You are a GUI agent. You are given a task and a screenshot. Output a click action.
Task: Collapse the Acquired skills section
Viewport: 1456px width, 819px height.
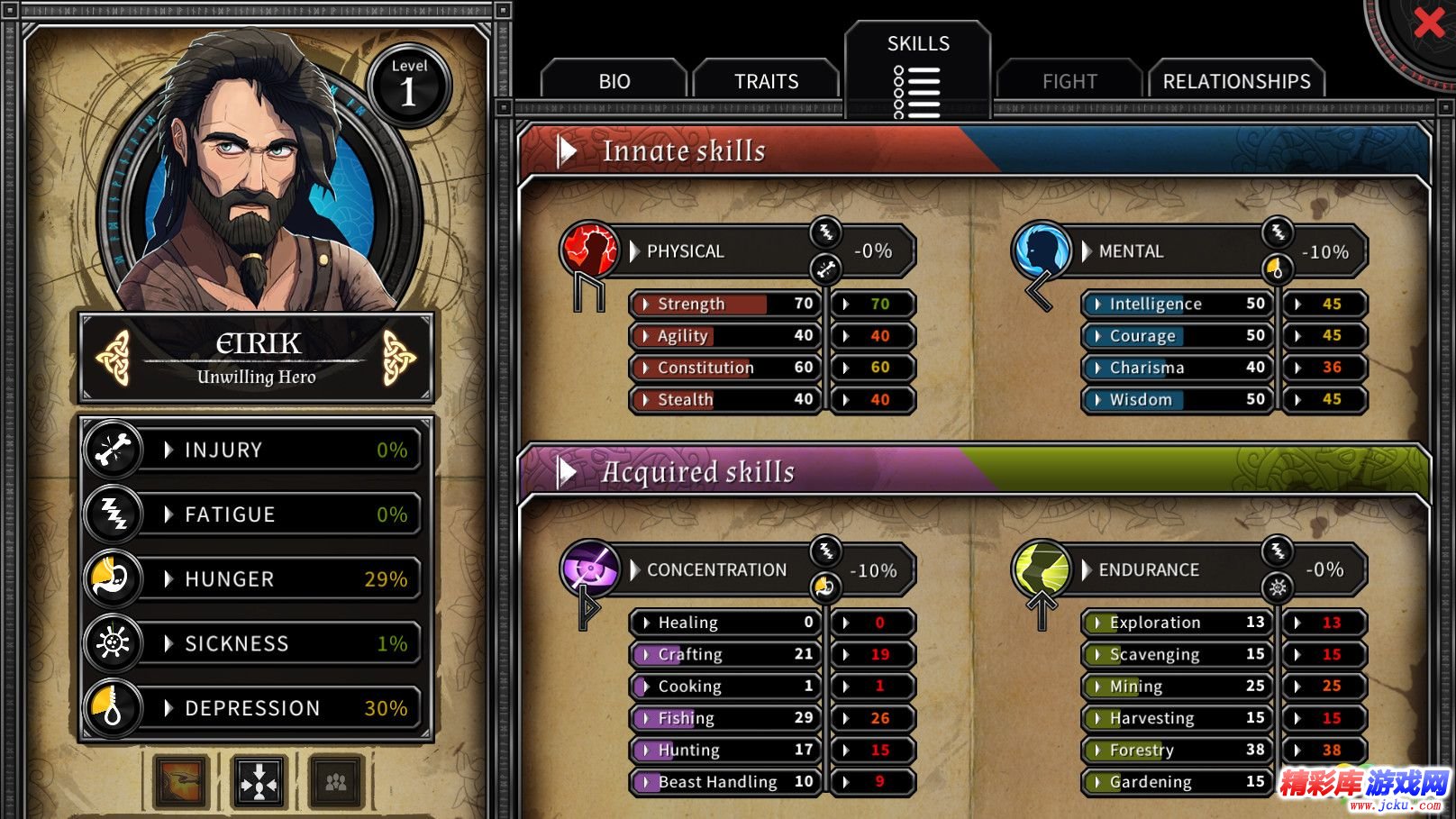tap(567, 471)
